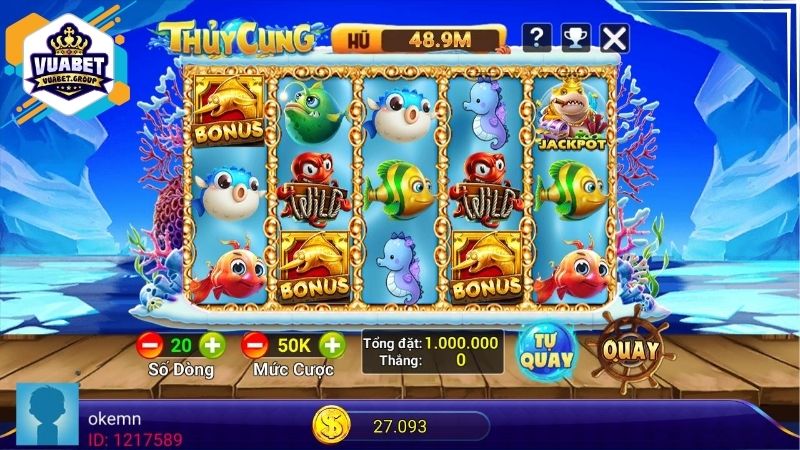Click the gold dollar coin icon
800x450 pixels.
[328, 426]
